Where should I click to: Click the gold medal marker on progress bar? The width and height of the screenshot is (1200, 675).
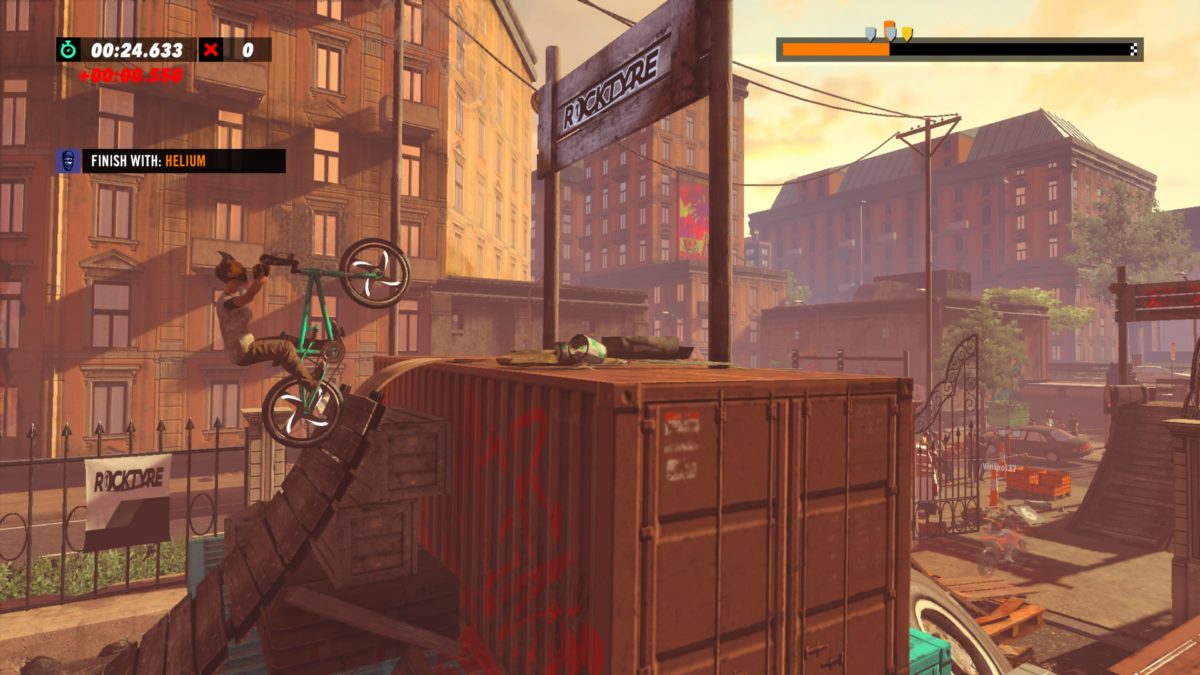click(x=907, y=34)
